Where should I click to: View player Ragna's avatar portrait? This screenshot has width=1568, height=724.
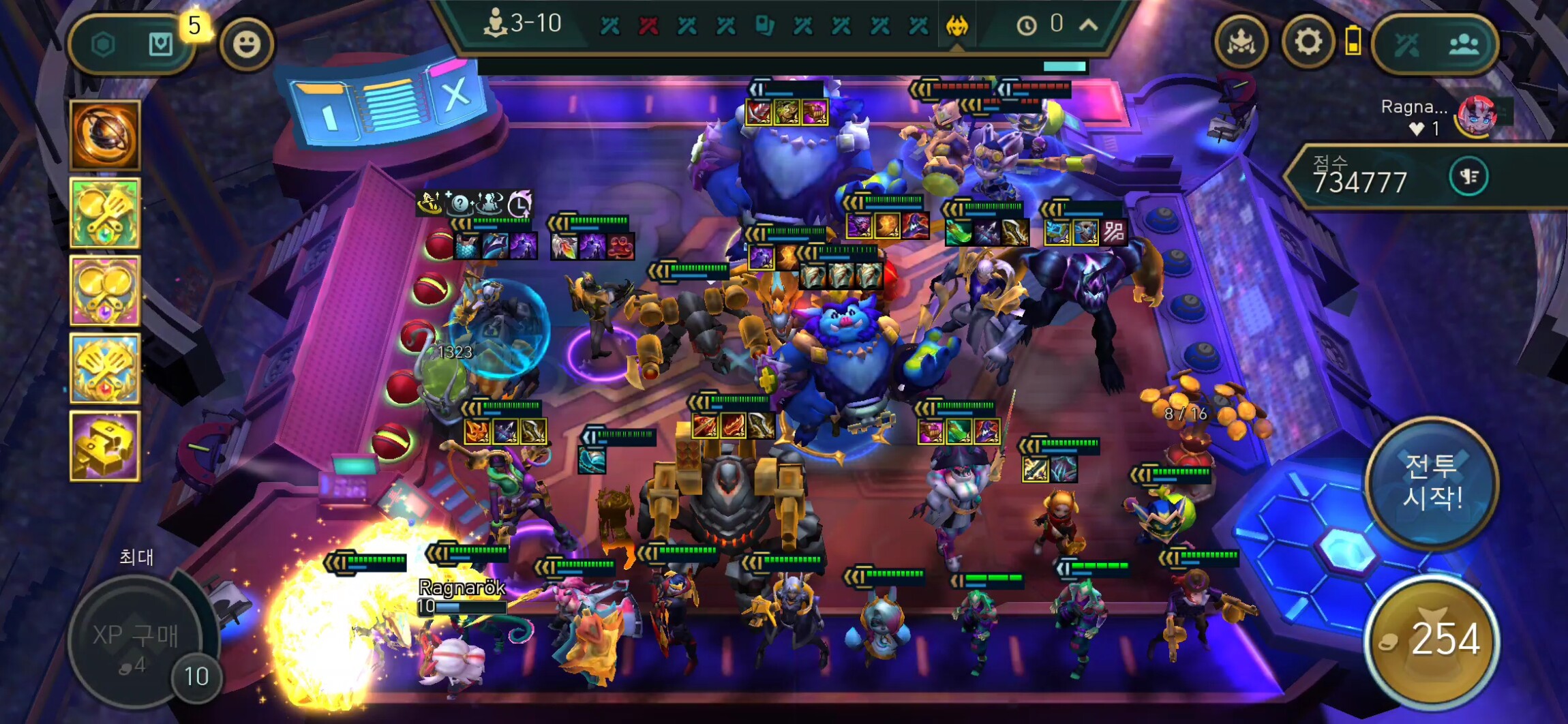pos(1476,115)
